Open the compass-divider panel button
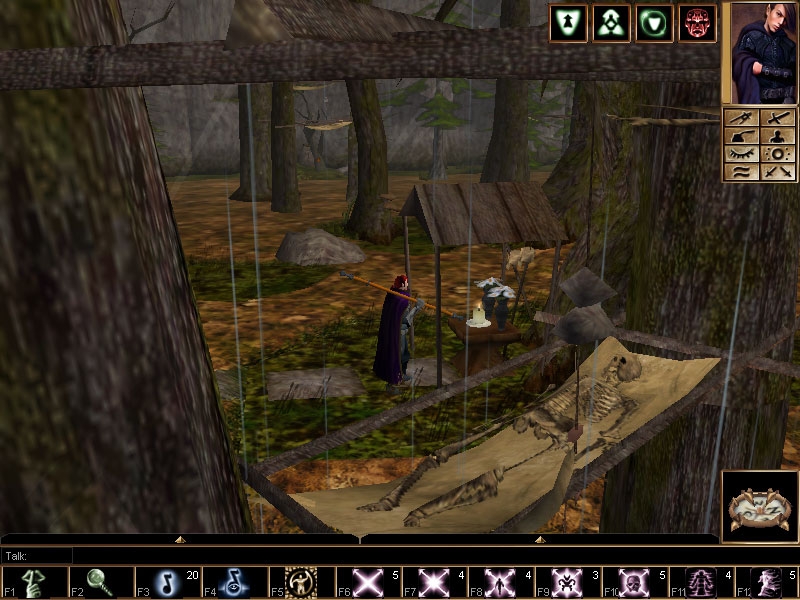 pos(741,118)
